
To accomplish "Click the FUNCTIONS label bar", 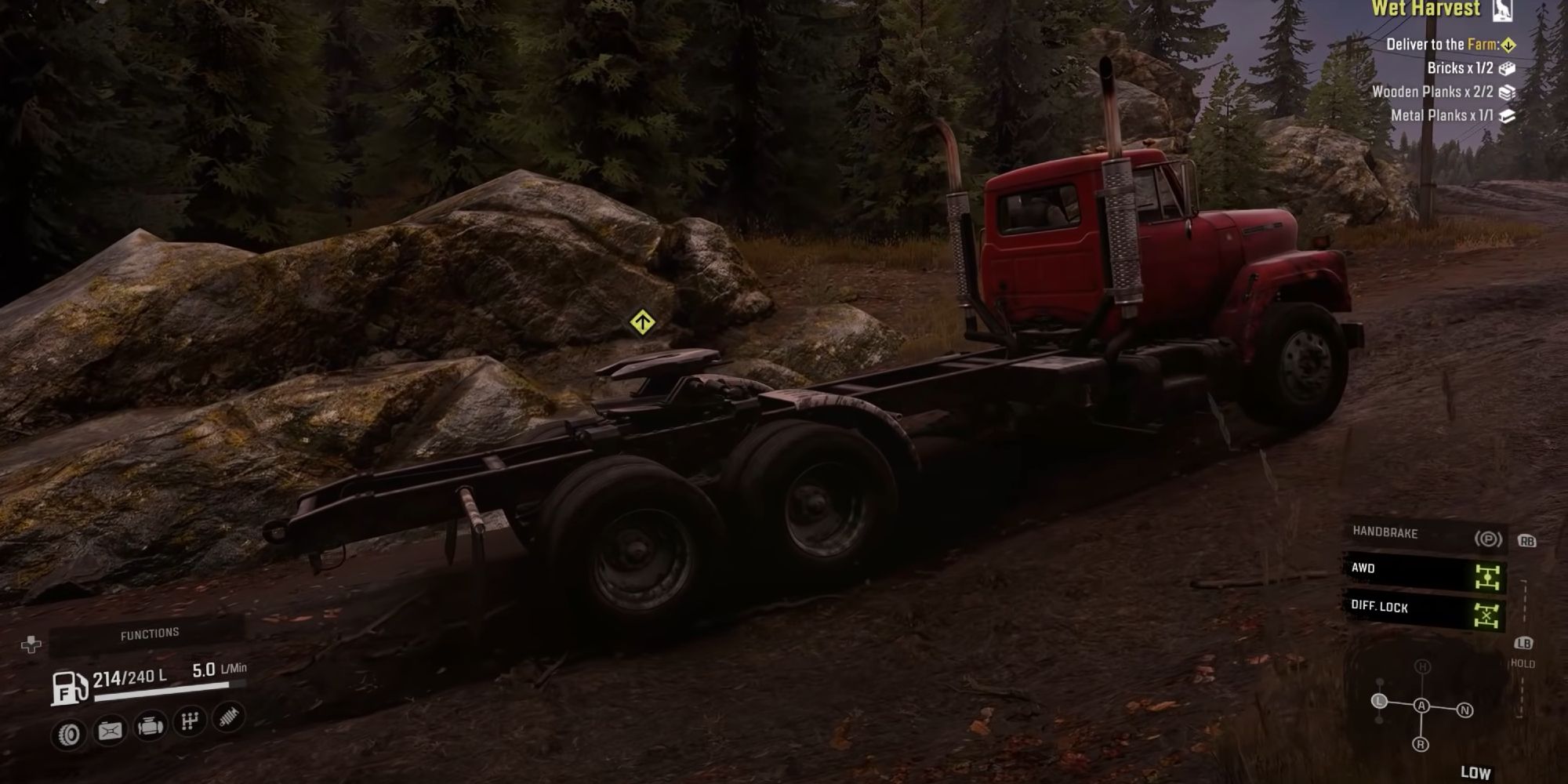I will coord(151,632).
